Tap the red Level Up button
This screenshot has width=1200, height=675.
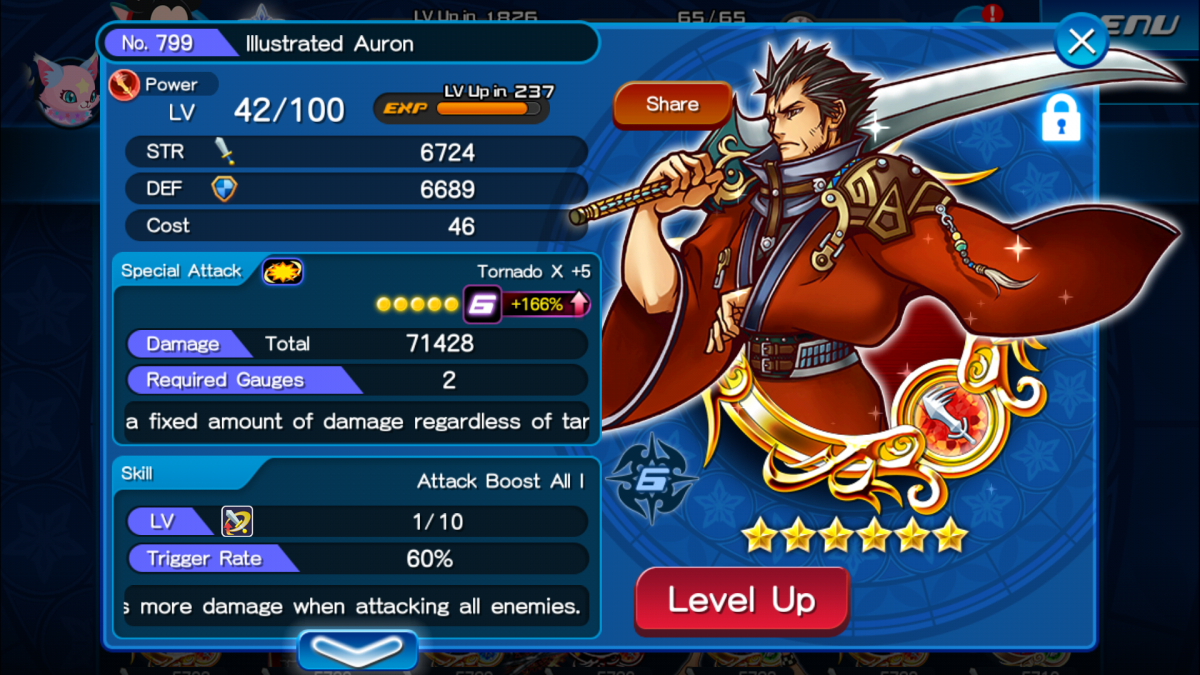[741, 601]
